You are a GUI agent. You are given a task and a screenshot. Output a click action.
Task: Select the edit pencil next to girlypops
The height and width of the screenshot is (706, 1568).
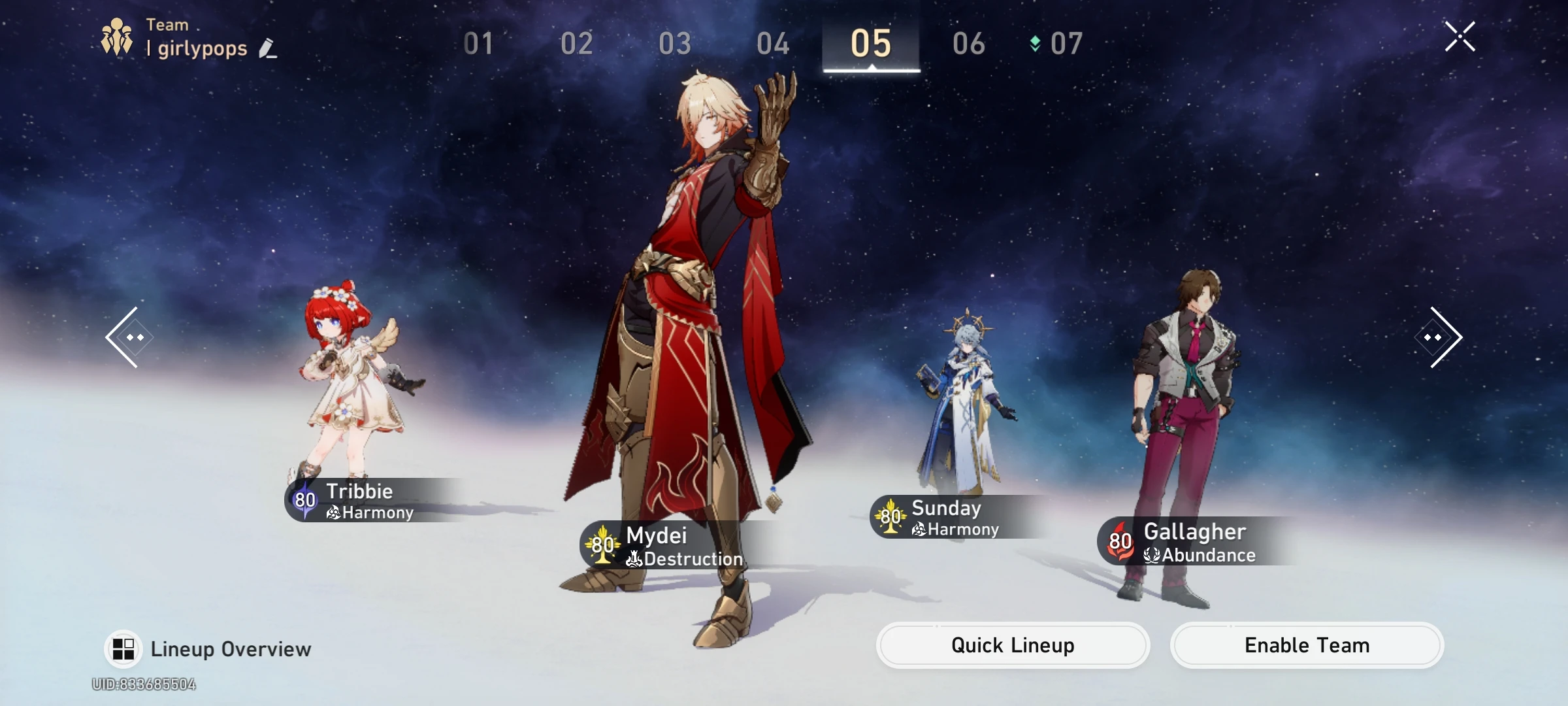pyautogui.click(x=269, y=48)
